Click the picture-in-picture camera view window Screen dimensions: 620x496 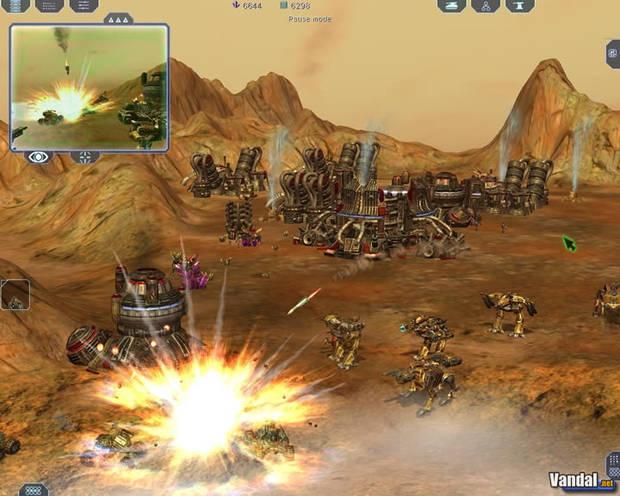click(x=88, y=87)
